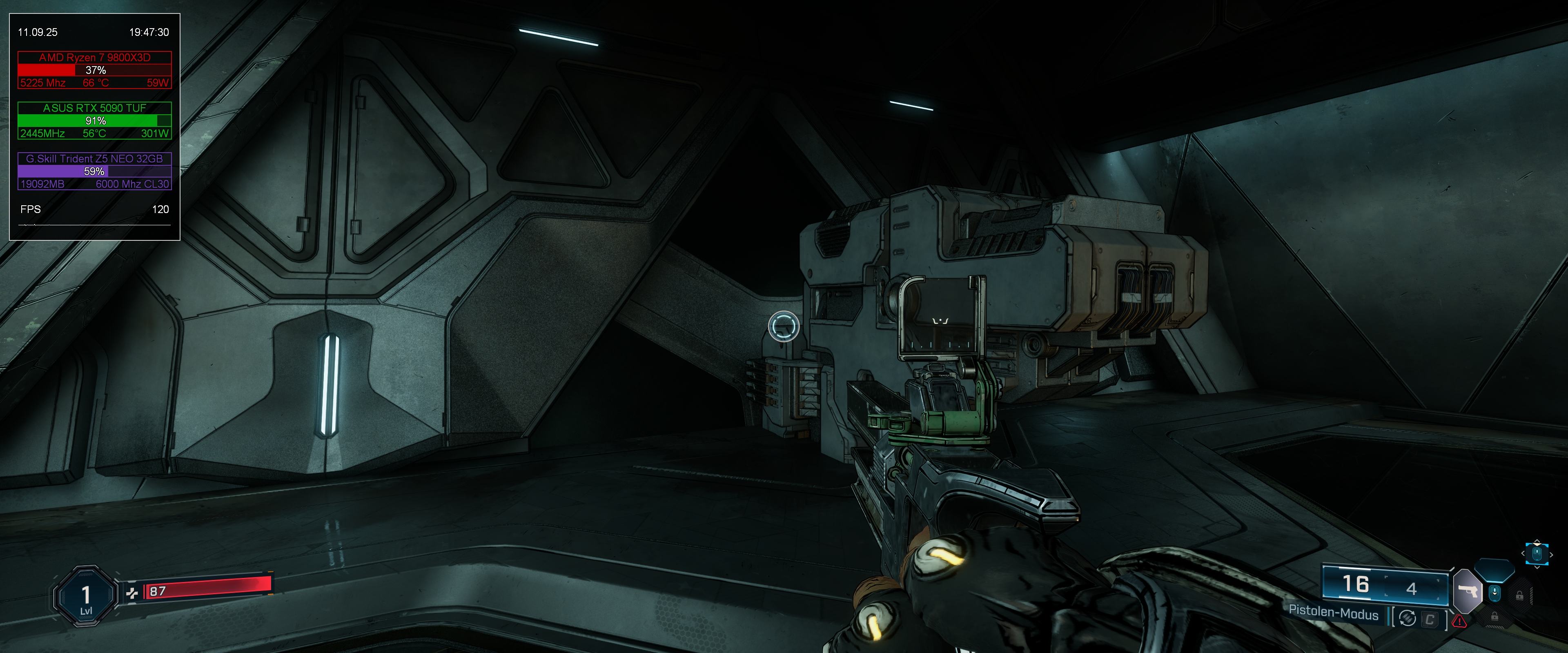The width and height of the screenshot is (1568, 653).
Task: Select the equipped pistol weapon slot
Action: point(1468,591)
